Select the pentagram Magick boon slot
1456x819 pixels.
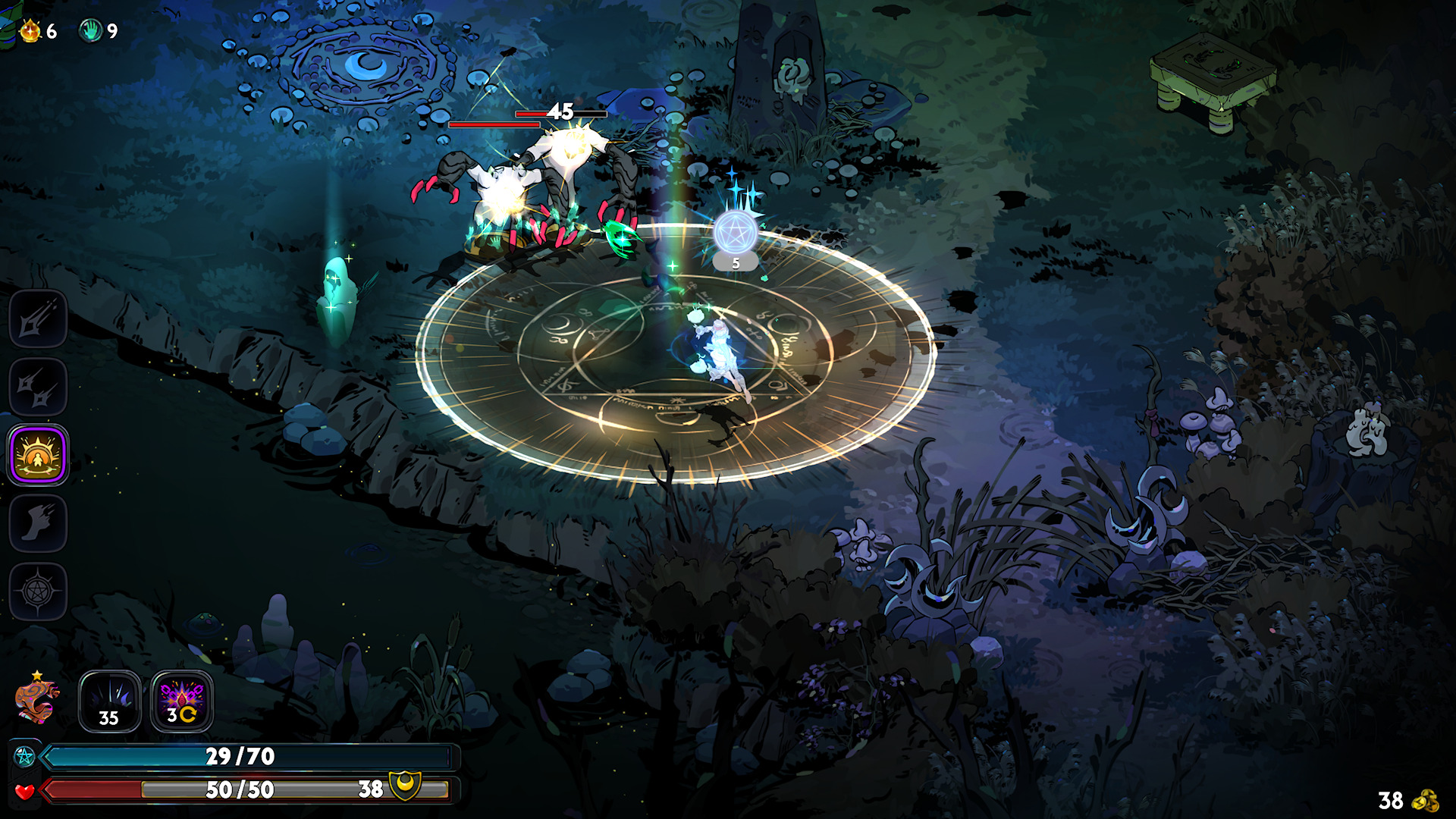(38, 591)
